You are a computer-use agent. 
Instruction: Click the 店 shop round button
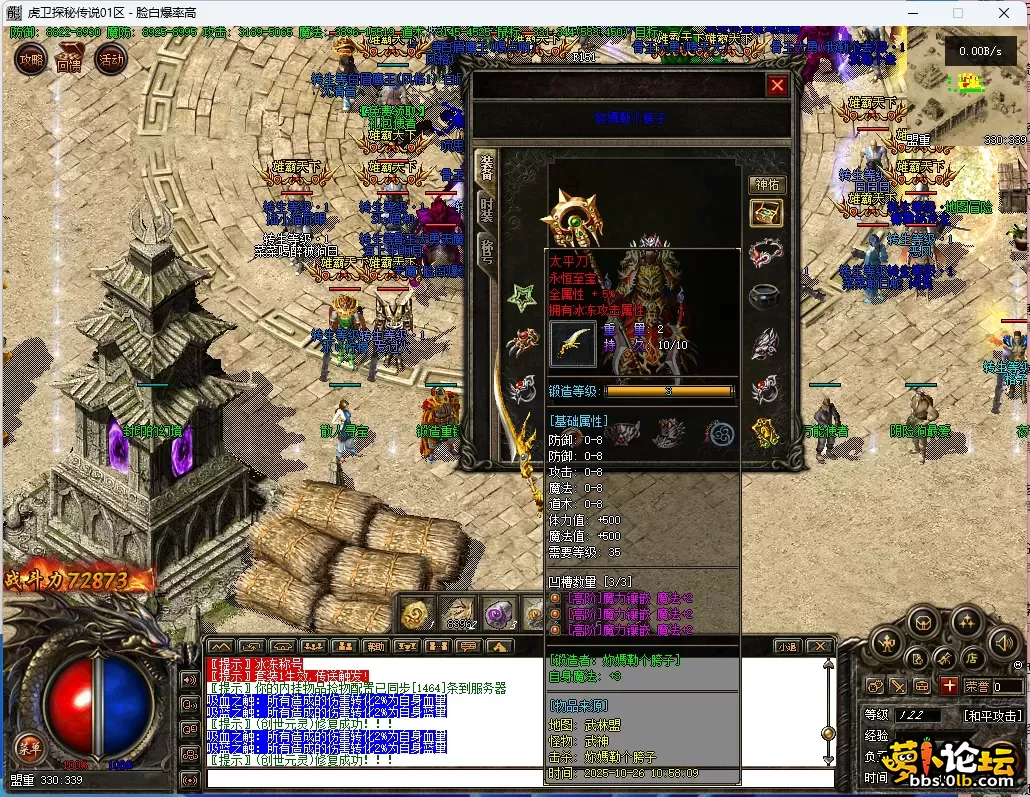(x=970, y=659)
